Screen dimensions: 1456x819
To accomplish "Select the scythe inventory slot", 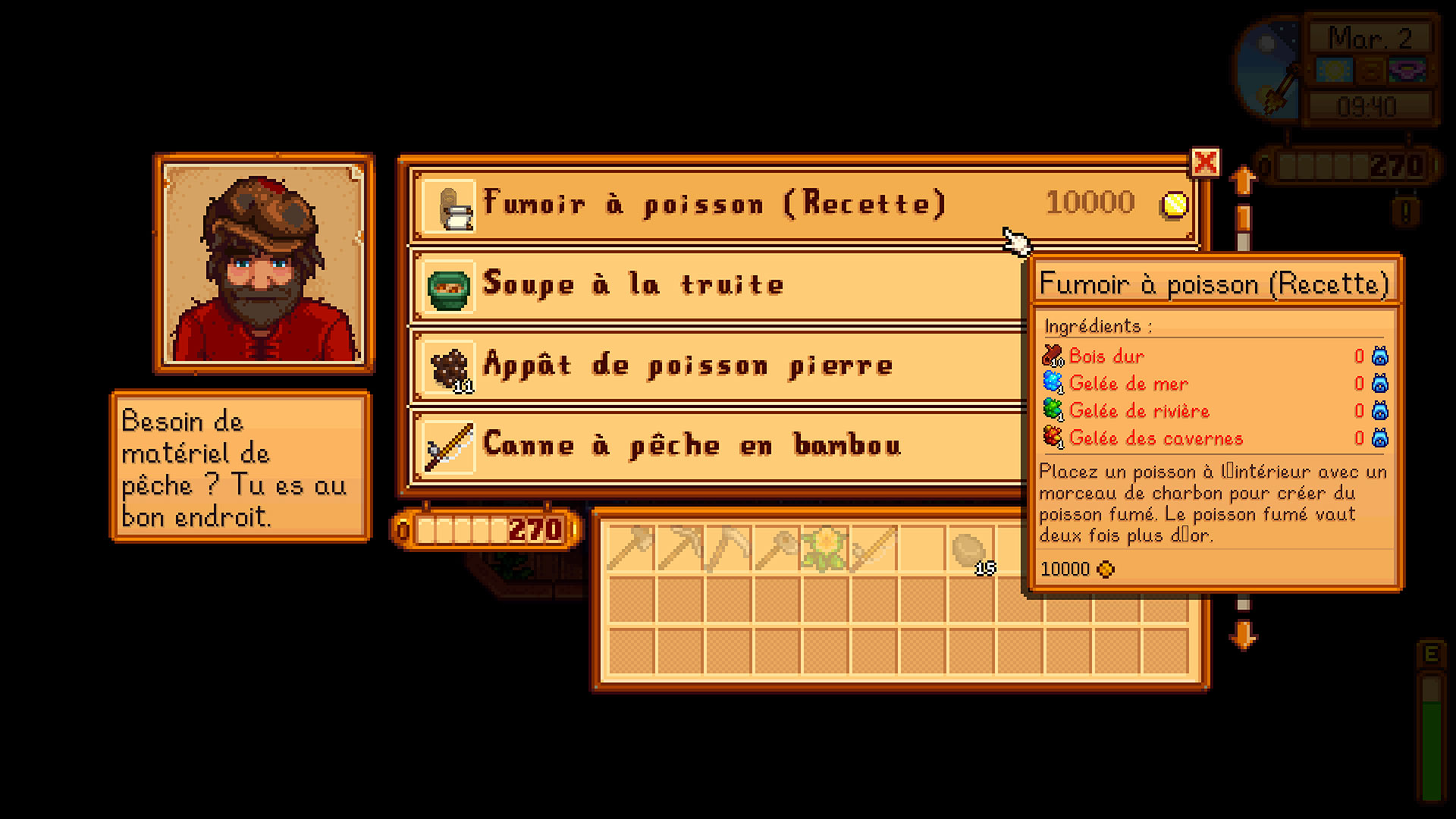I will 729,548.
